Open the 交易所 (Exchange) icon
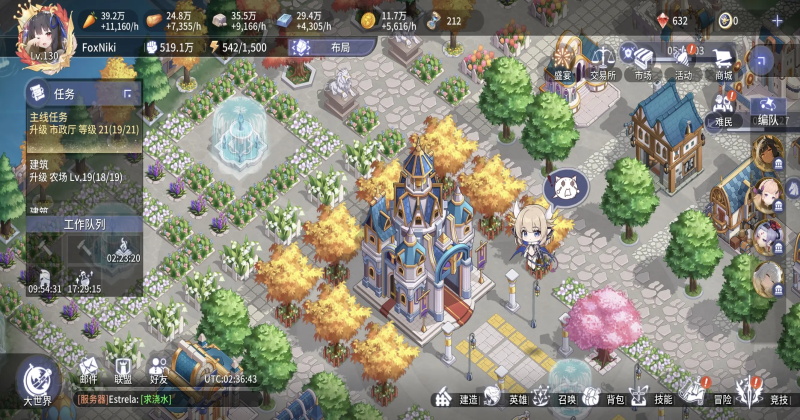 [602, 62]
